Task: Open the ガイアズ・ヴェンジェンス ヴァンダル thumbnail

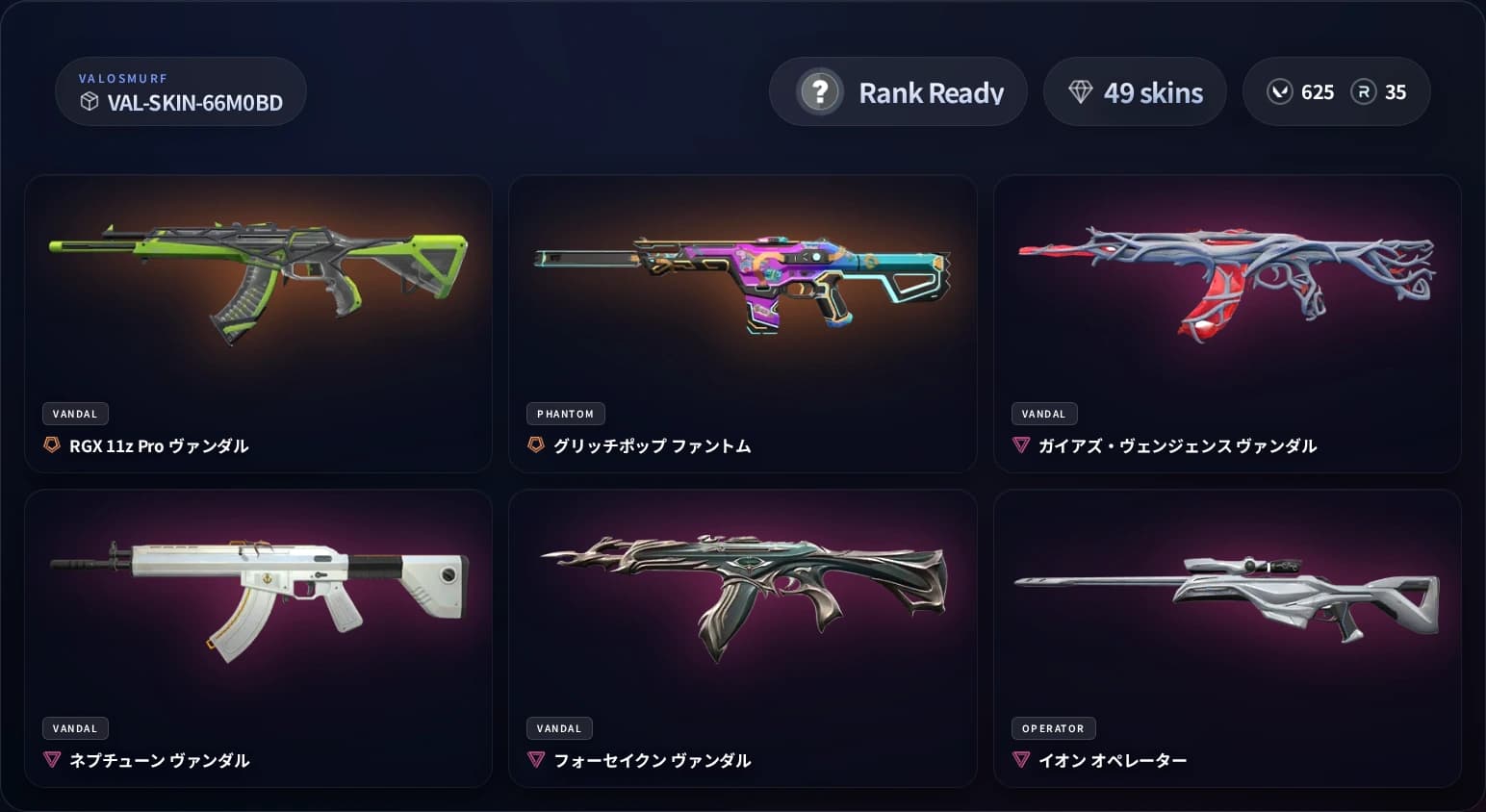Action: [x=1227, y=279]
